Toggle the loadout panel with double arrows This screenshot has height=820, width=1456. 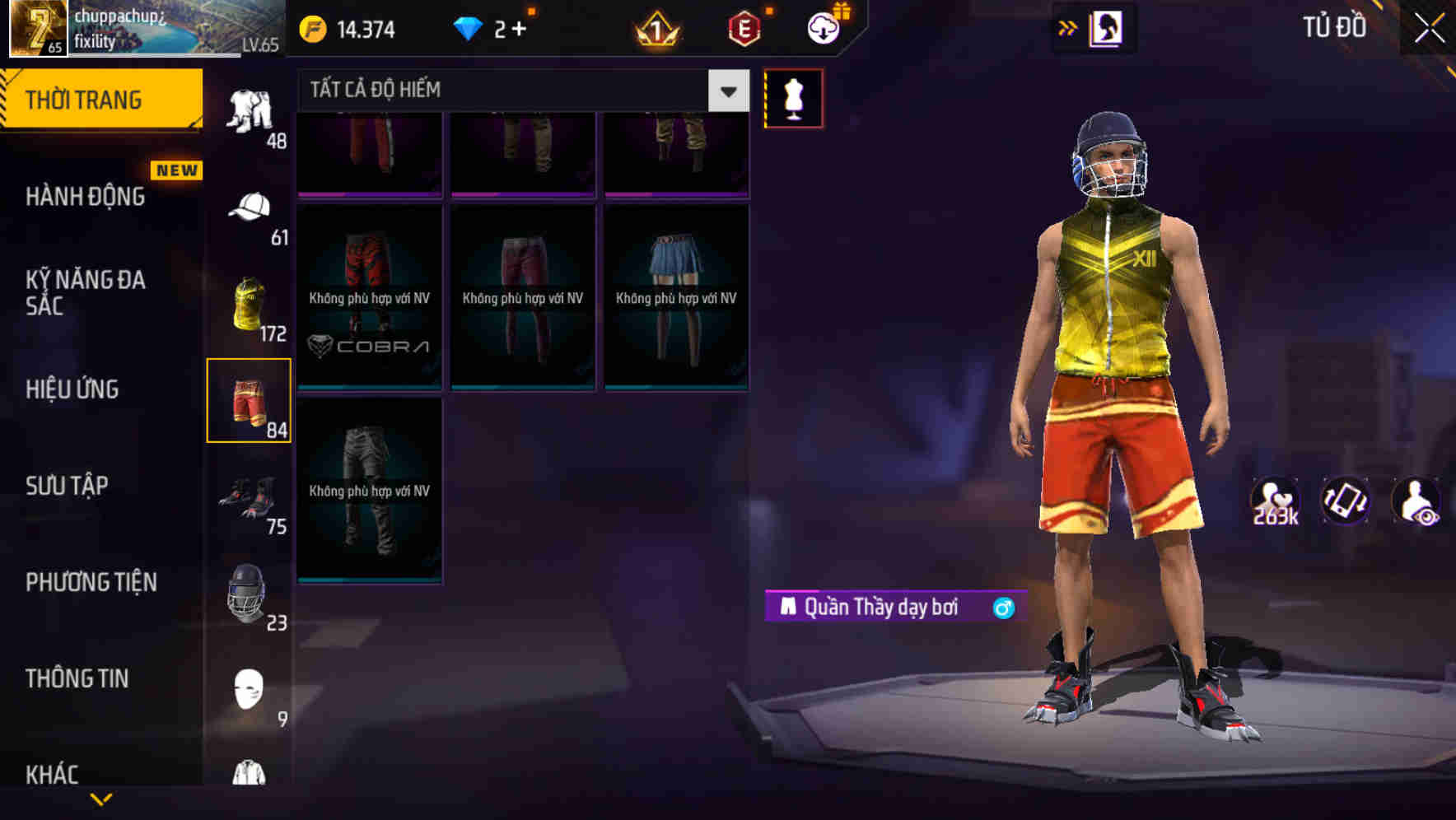1068,27
